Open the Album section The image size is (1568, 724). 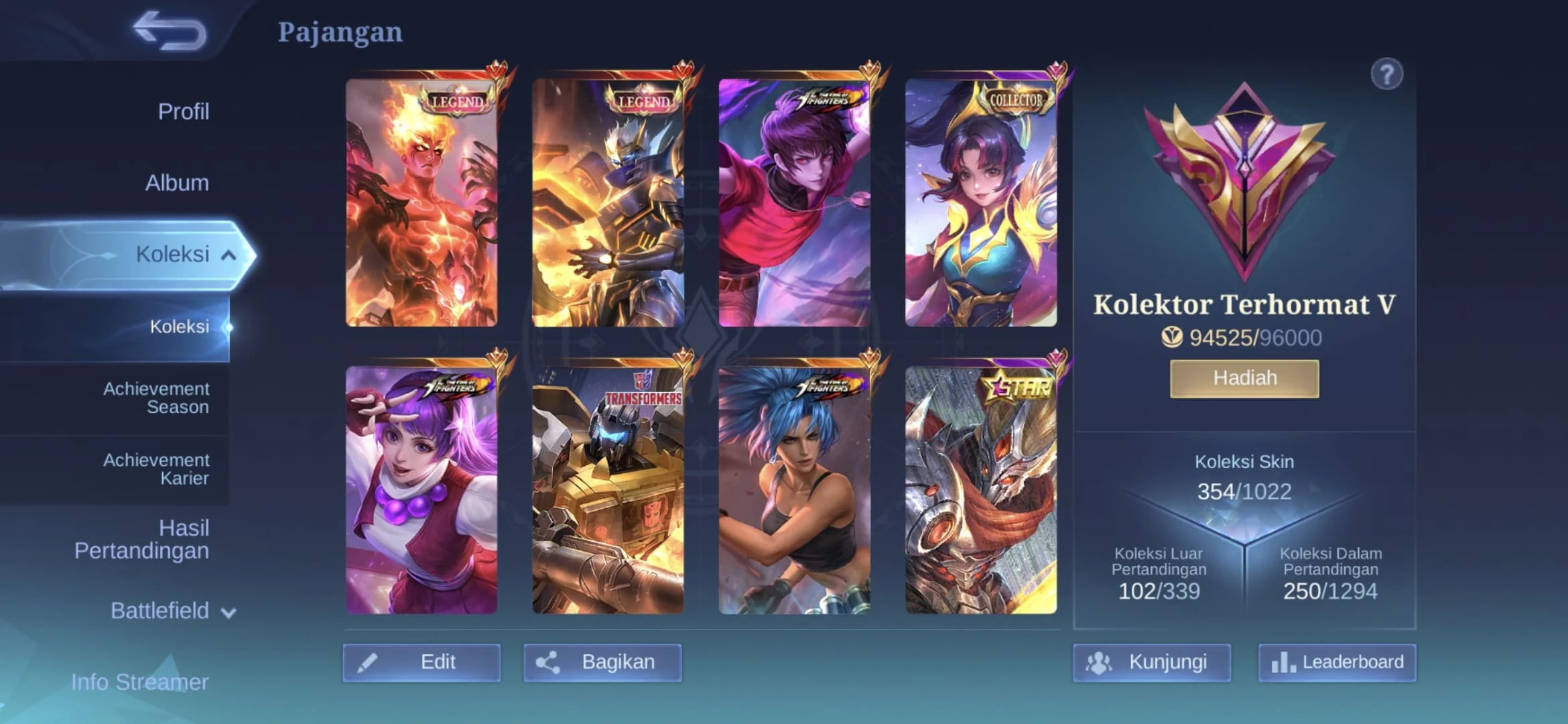pyautogui.click(x=177, y=182)
